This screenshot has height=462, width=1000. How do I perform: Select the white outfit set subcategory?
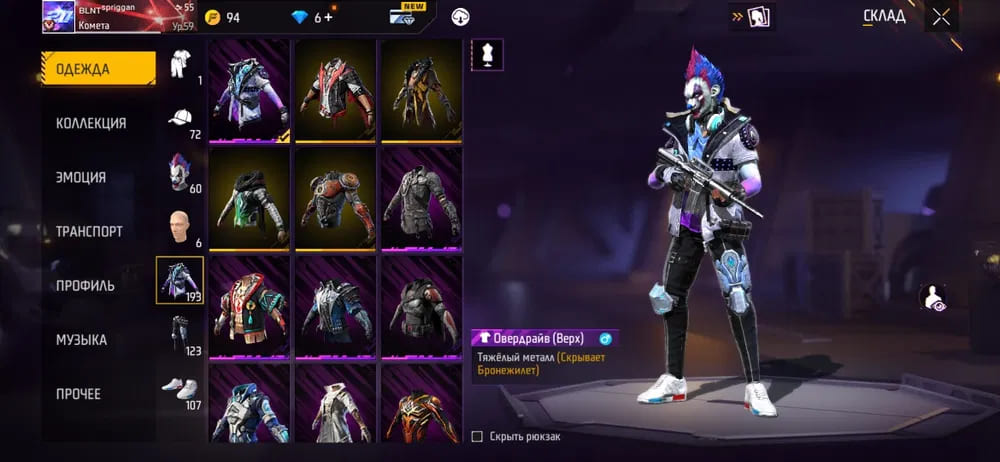coord(180,65)
